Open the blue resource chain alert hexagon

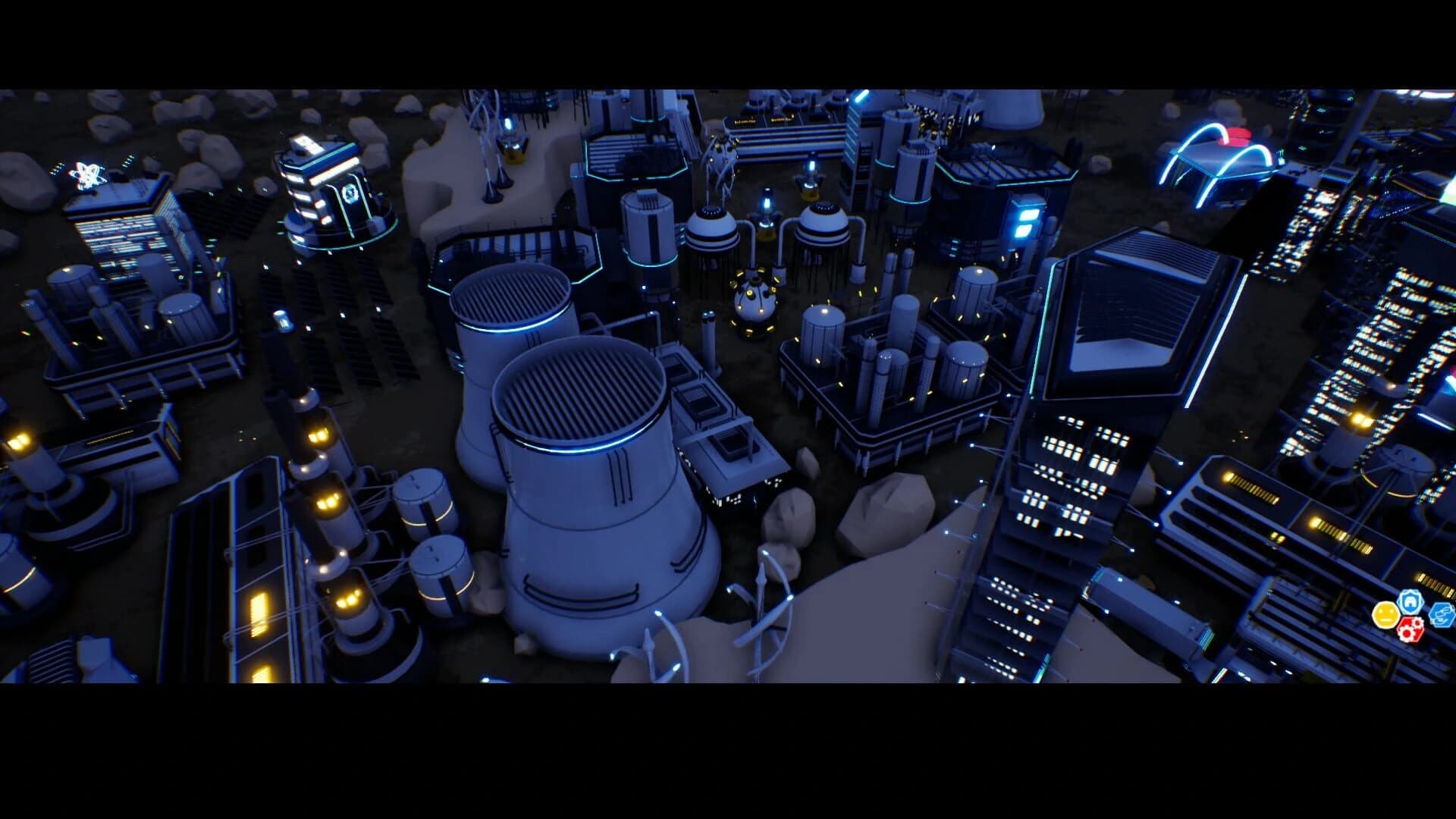tap(1441, 616)
